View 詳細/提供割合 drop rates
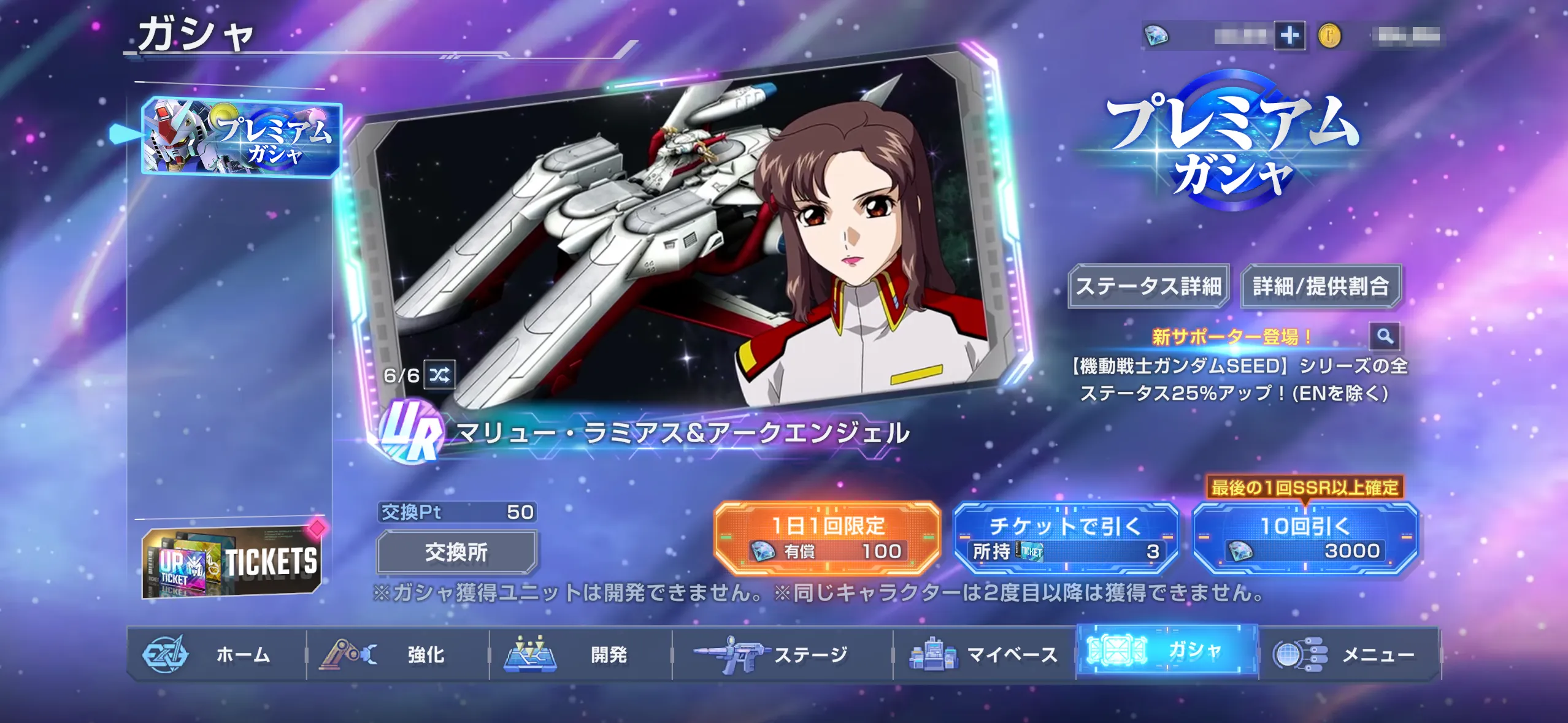Screen dimensions: 1568x723 [1321, 286]
